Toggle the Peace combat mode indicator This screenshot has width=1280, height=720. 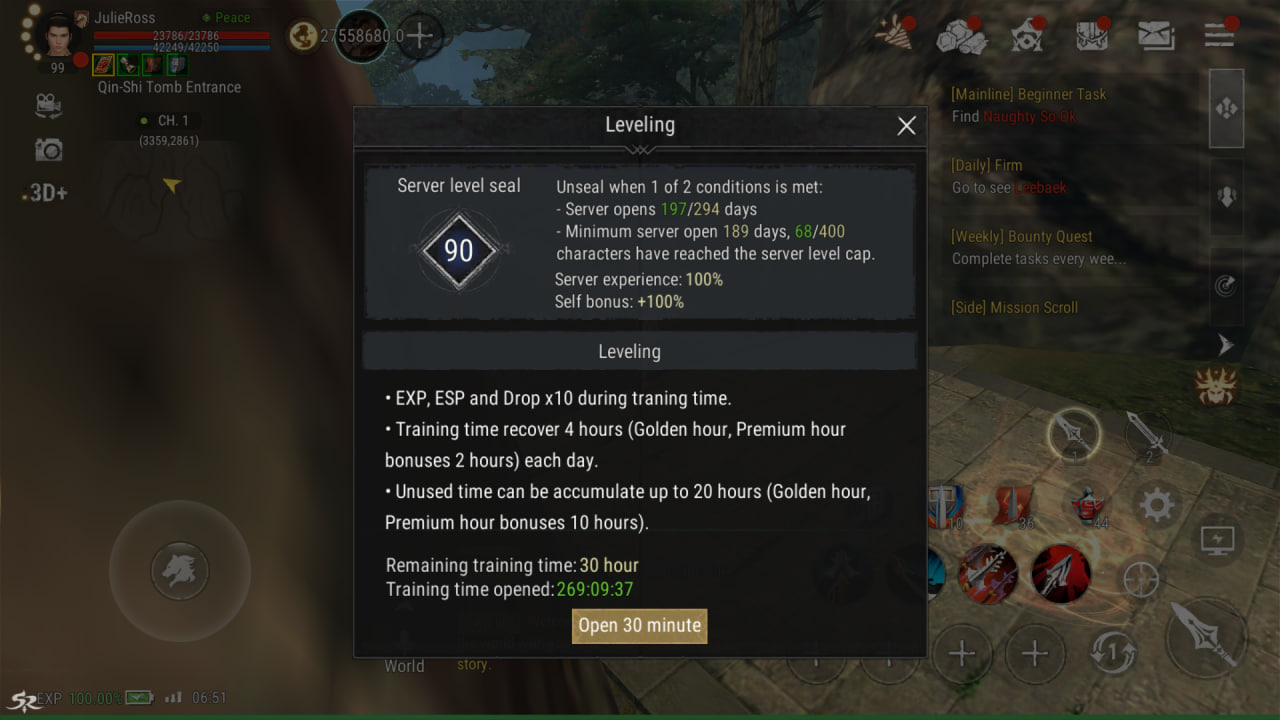[226, 18]
